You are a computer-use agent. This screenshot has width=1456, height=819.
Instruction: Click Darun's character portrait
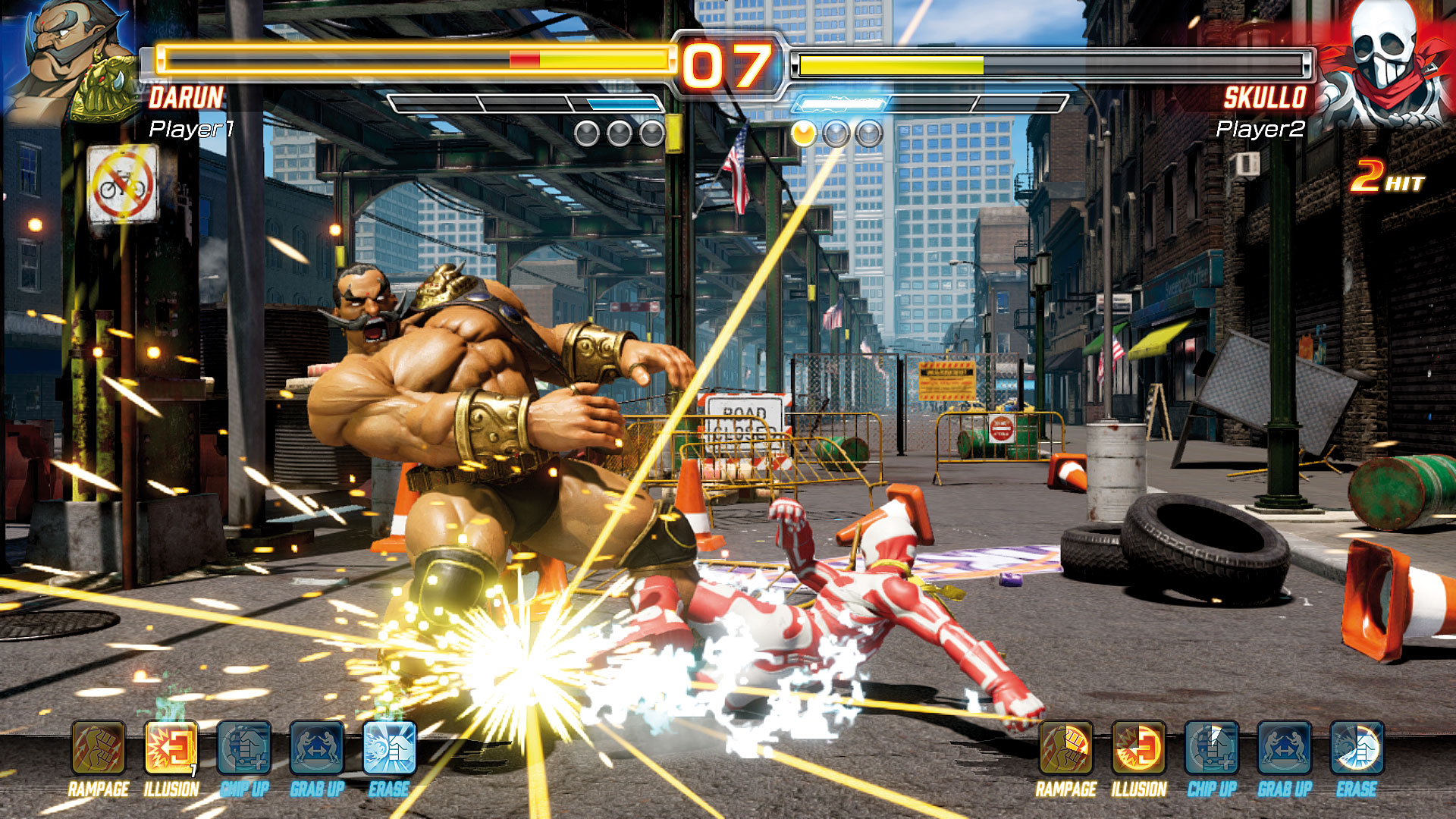[72, 61]
